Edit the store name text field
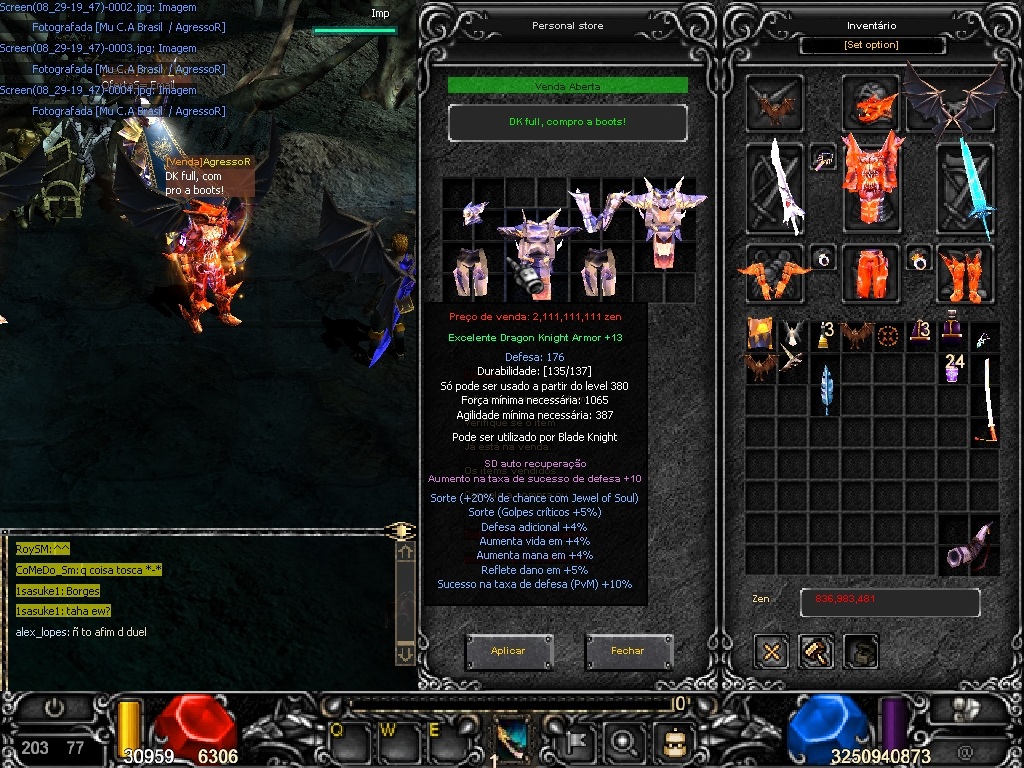The width and height of the screenshot is (1024, 768). 567,122
